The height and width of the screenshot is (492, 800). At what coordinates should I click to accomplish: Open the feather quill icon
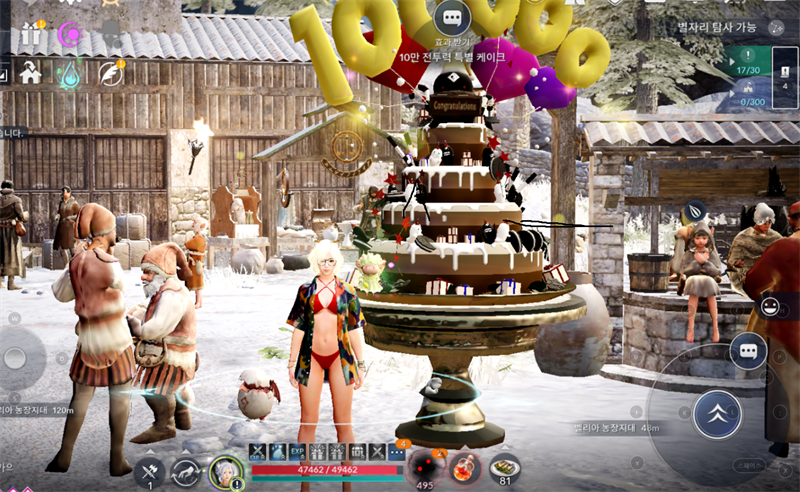click(x=110, y=73)
